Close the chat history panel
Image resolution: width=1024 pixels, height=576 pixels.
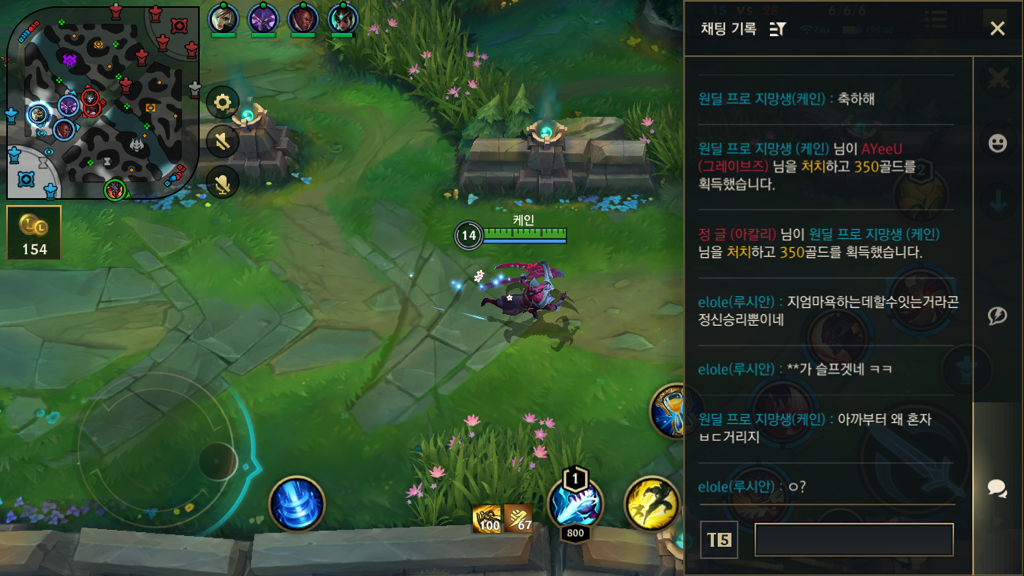click(997, 28)
